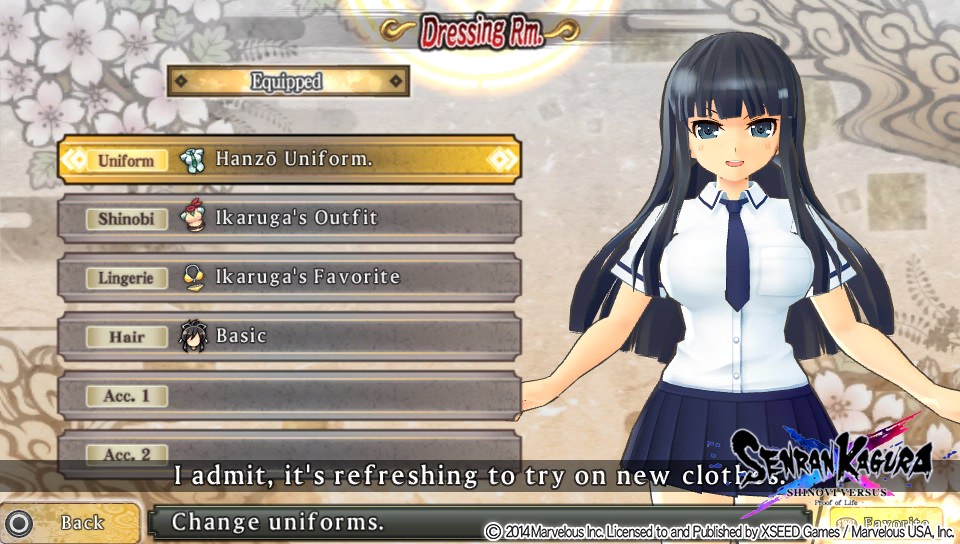Open the Acc. 1 accessory slot
This screenshot has width=960, height=544.
point(289,396)
